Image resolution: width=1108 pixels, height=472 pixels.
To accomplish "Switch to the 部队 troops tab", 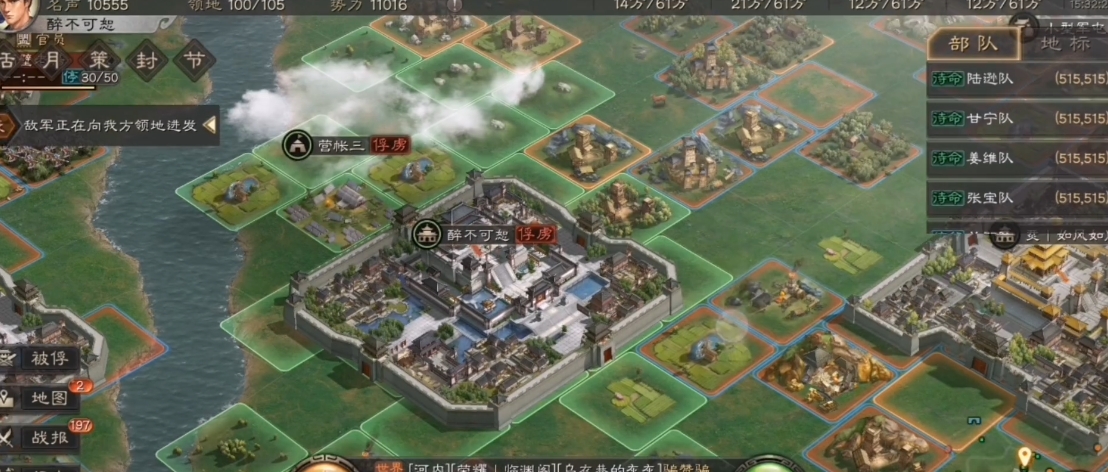I will click(973, 44).
